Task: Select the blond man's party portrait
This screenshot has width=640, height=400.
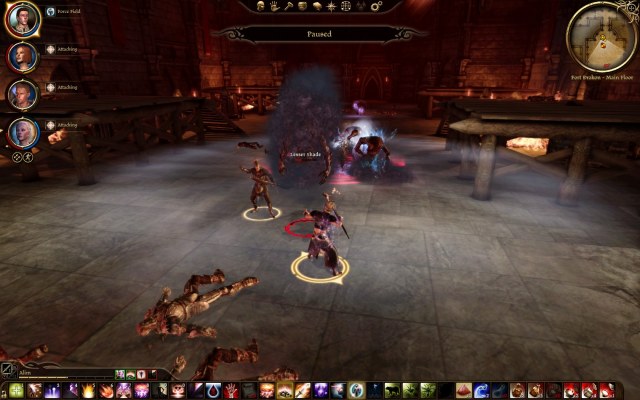Action: pos(23,94)
